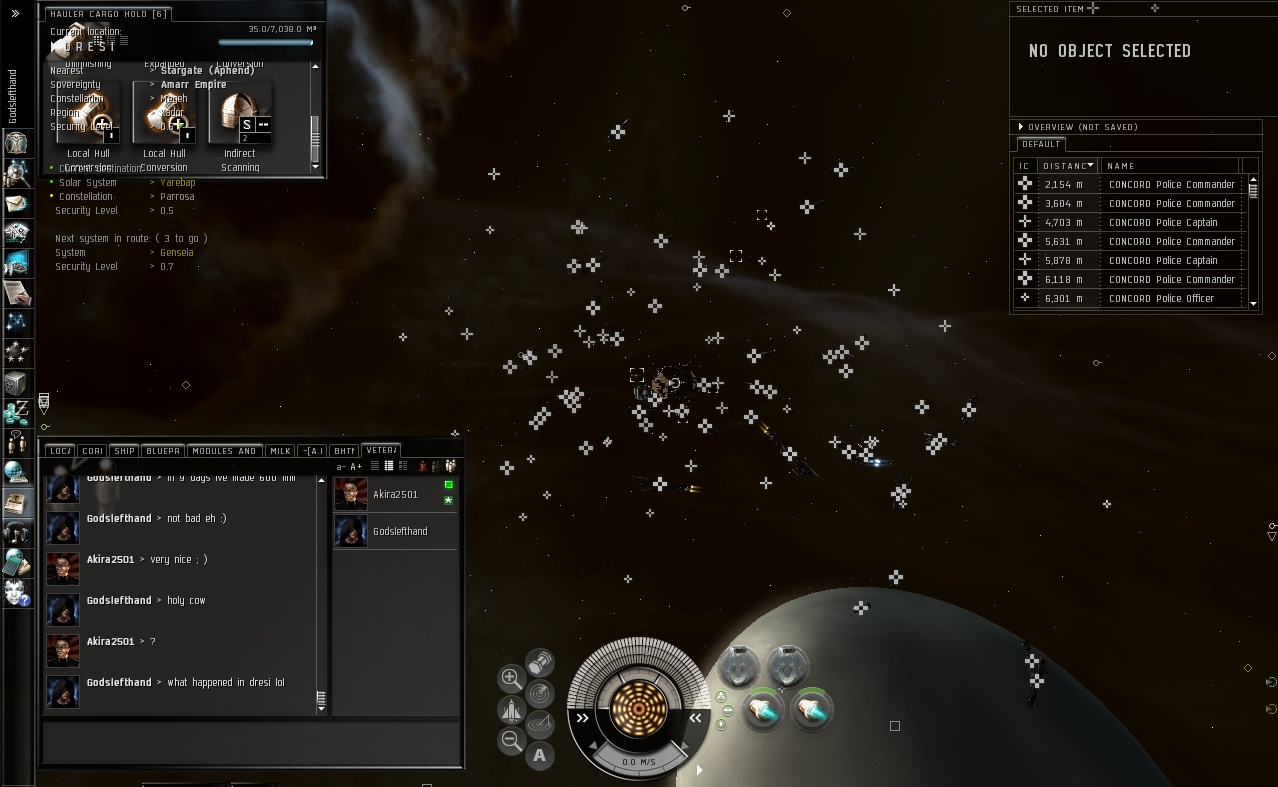Open the mail envelope icon in sidebar
Viewport: 1278px width, 787px height.
click(x=16, y=203)
